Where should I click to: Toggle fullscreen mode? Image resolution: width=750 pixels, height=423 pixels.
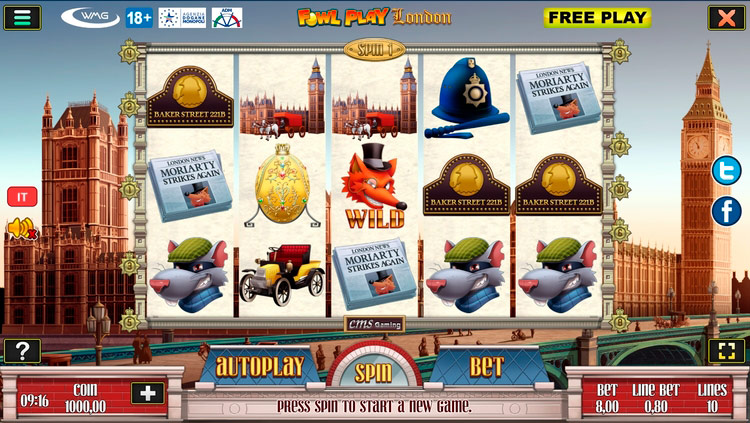725,351
